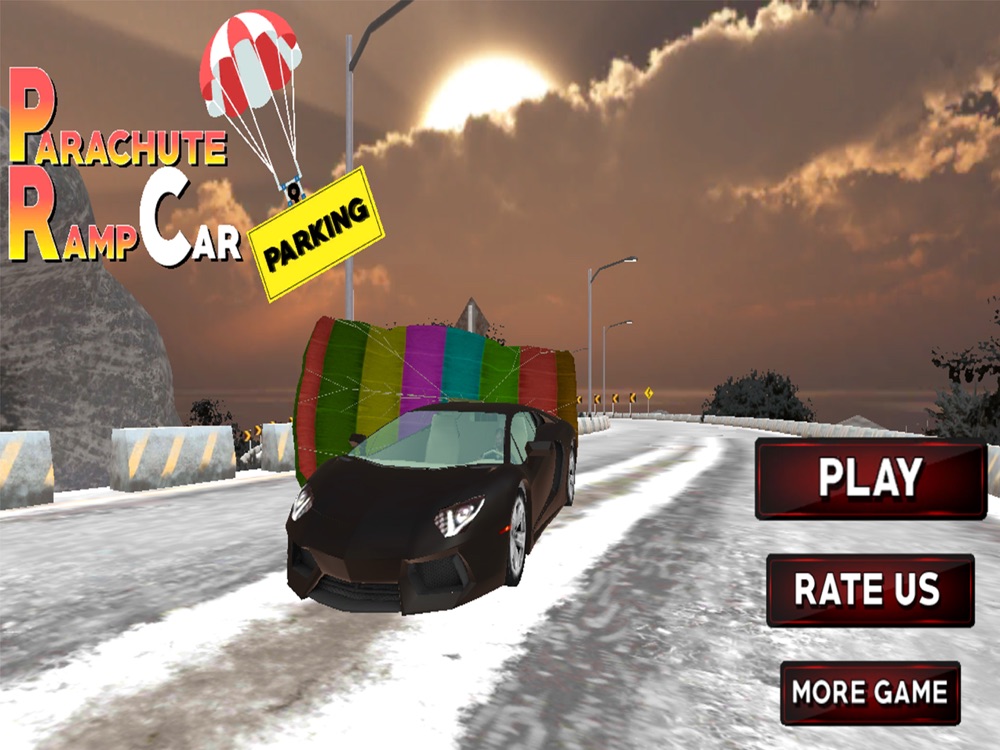
Task: Select the MORE GAME button
Action: pyautogui.click(x=870, y=692)
